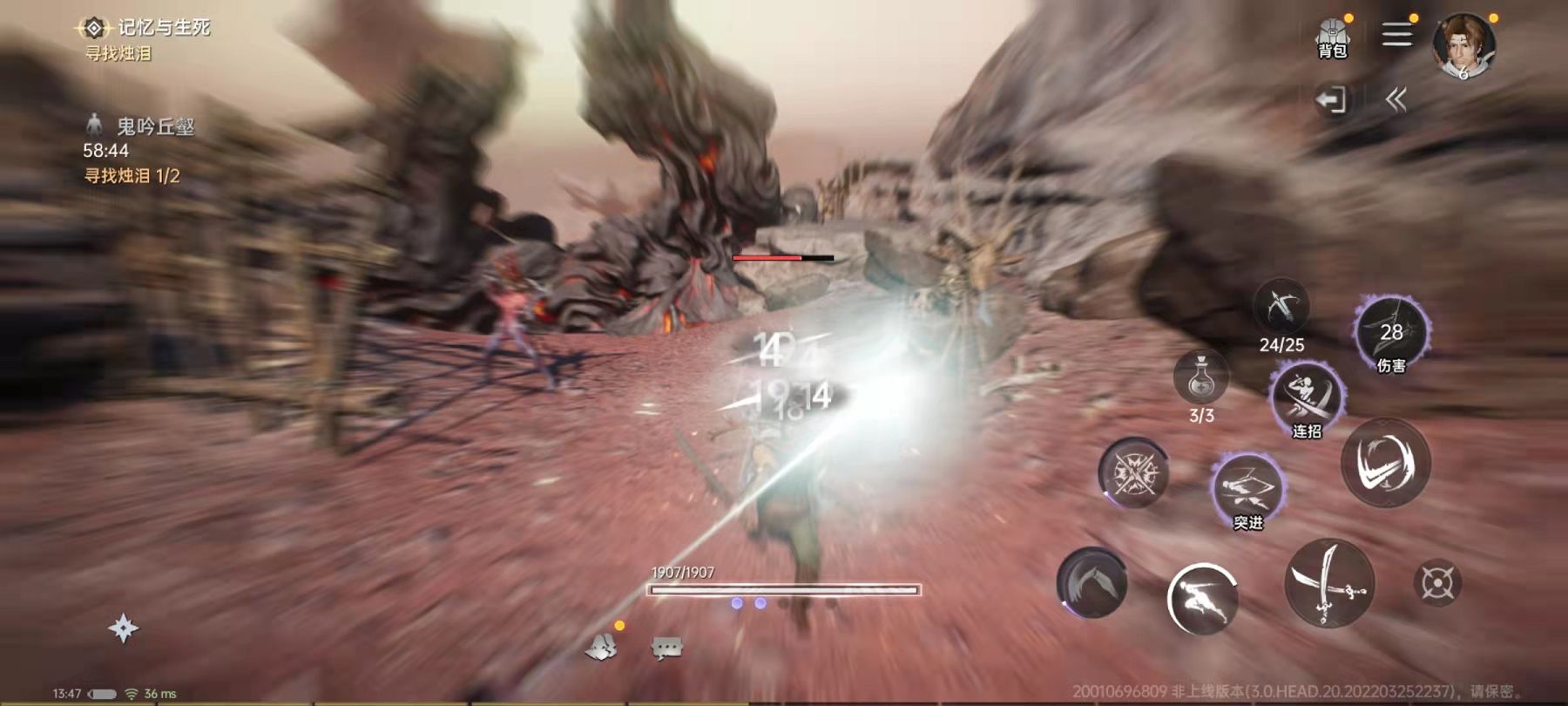Open the character portrait profile

pos(1463,45)
